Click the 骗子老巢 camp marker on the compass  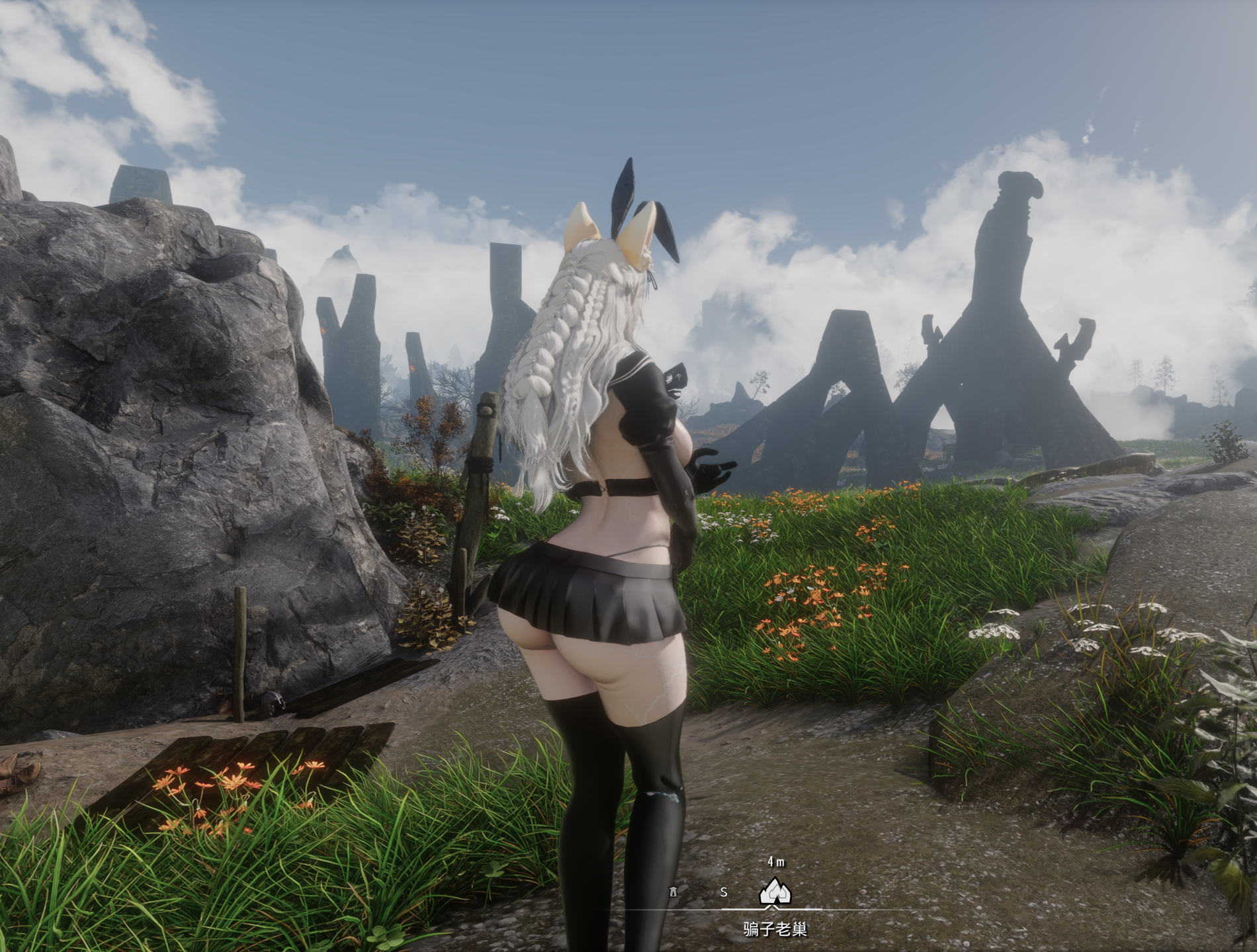pos(775,892)
